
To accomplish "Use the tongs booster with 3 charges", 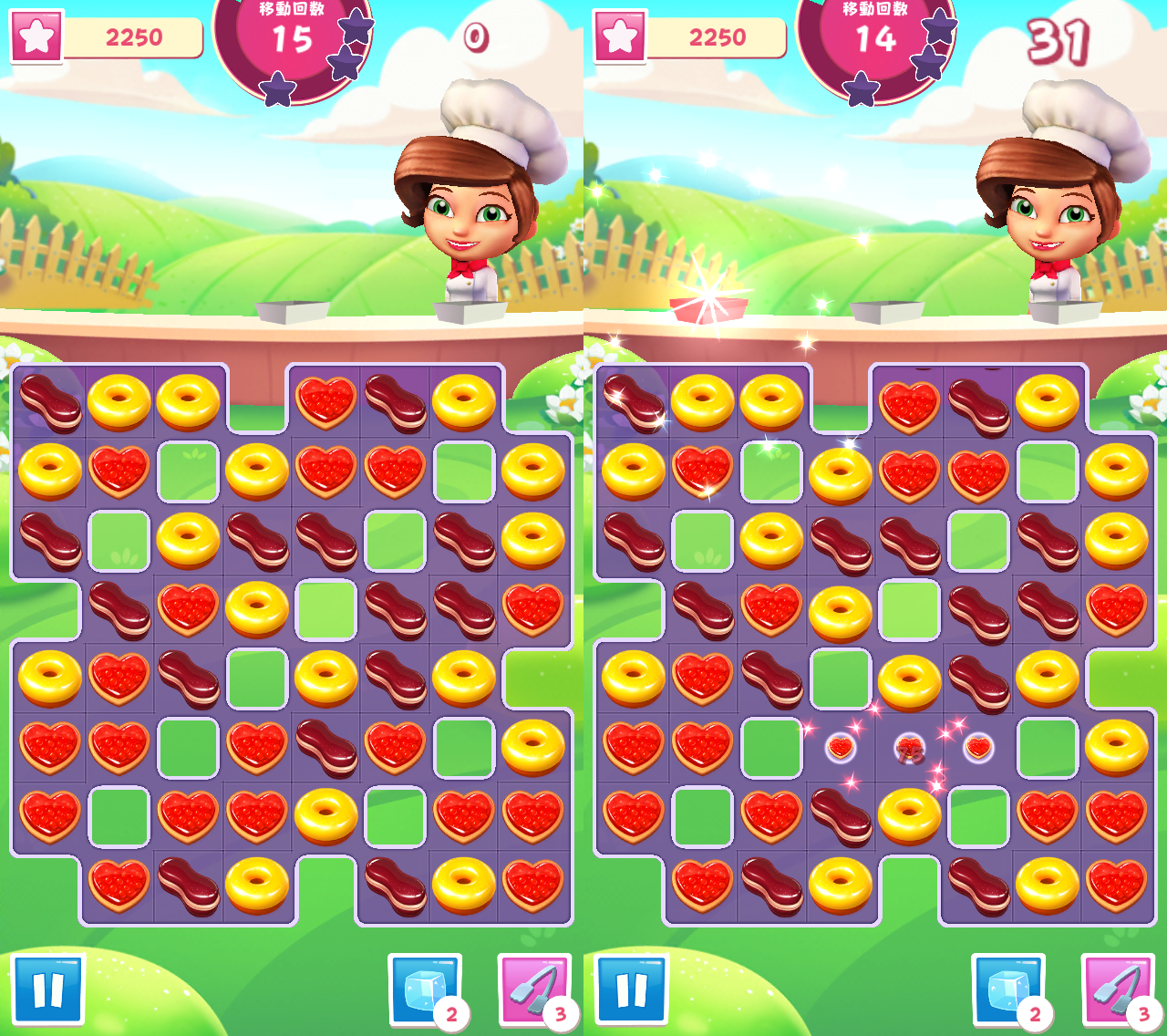I will tap(535, 990).
